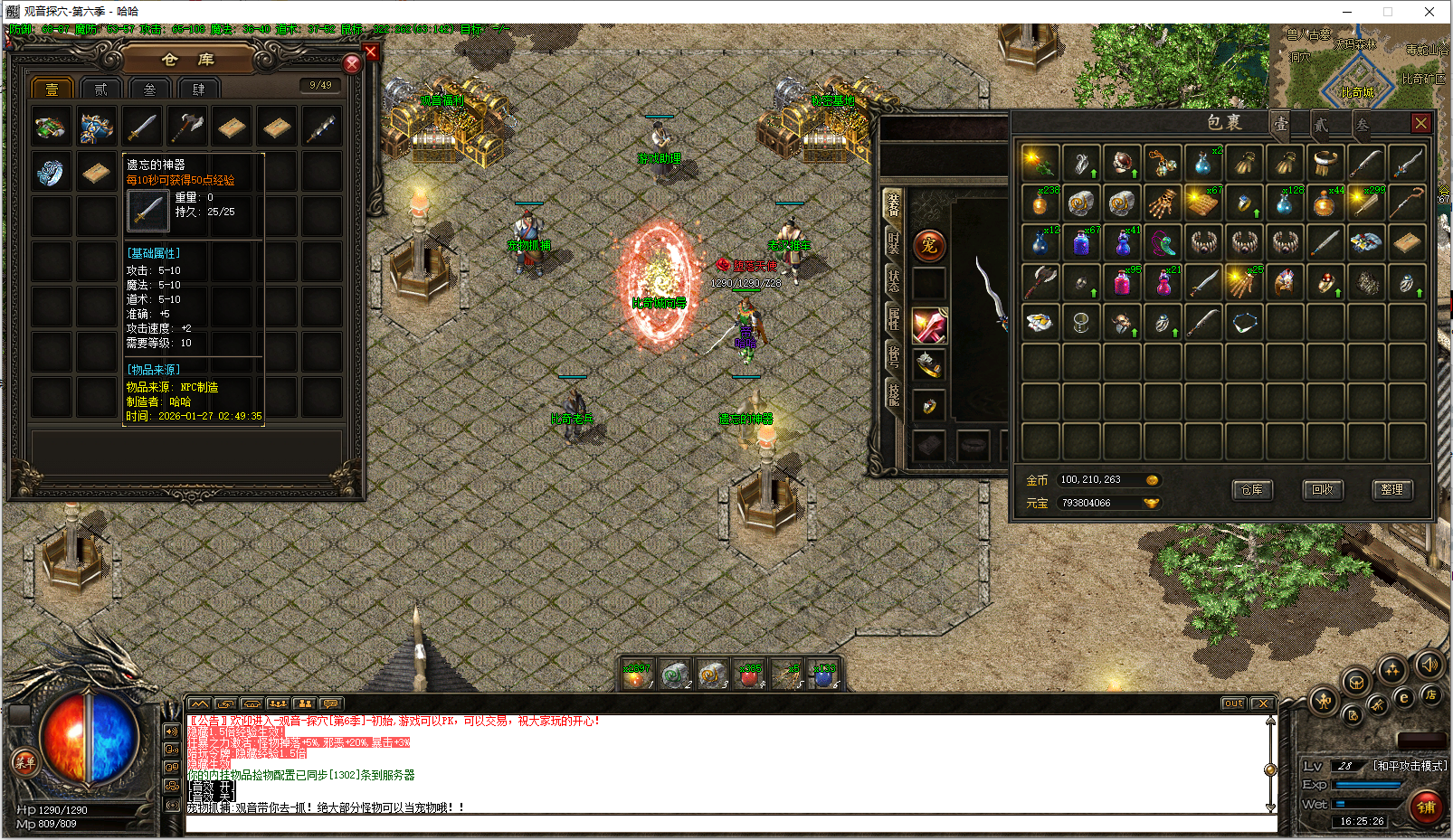Close the 包裹 bag window

pos(1420,123)
